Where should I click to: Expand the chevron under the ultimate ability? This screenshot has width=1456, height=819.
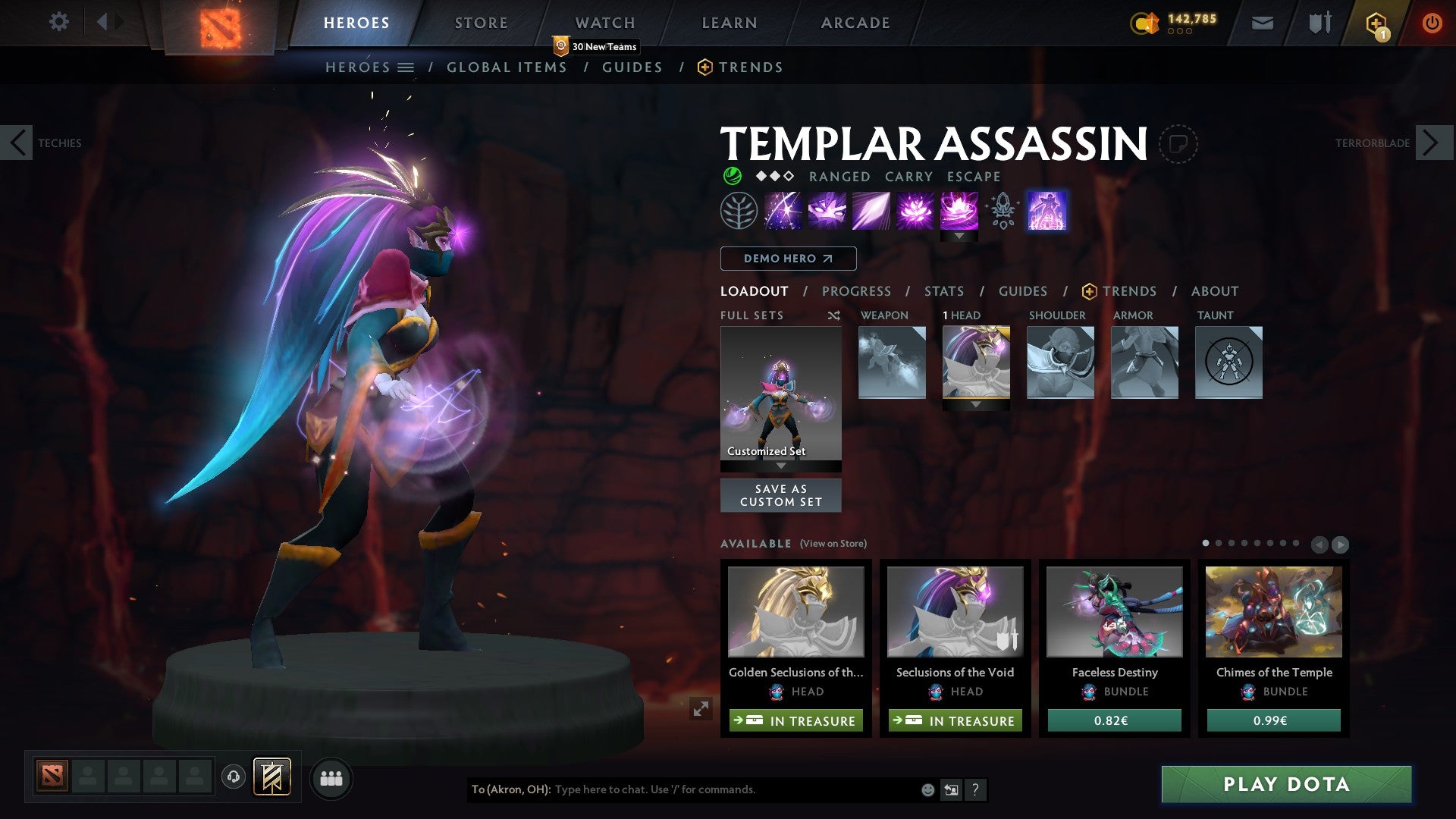pos(959,236)
